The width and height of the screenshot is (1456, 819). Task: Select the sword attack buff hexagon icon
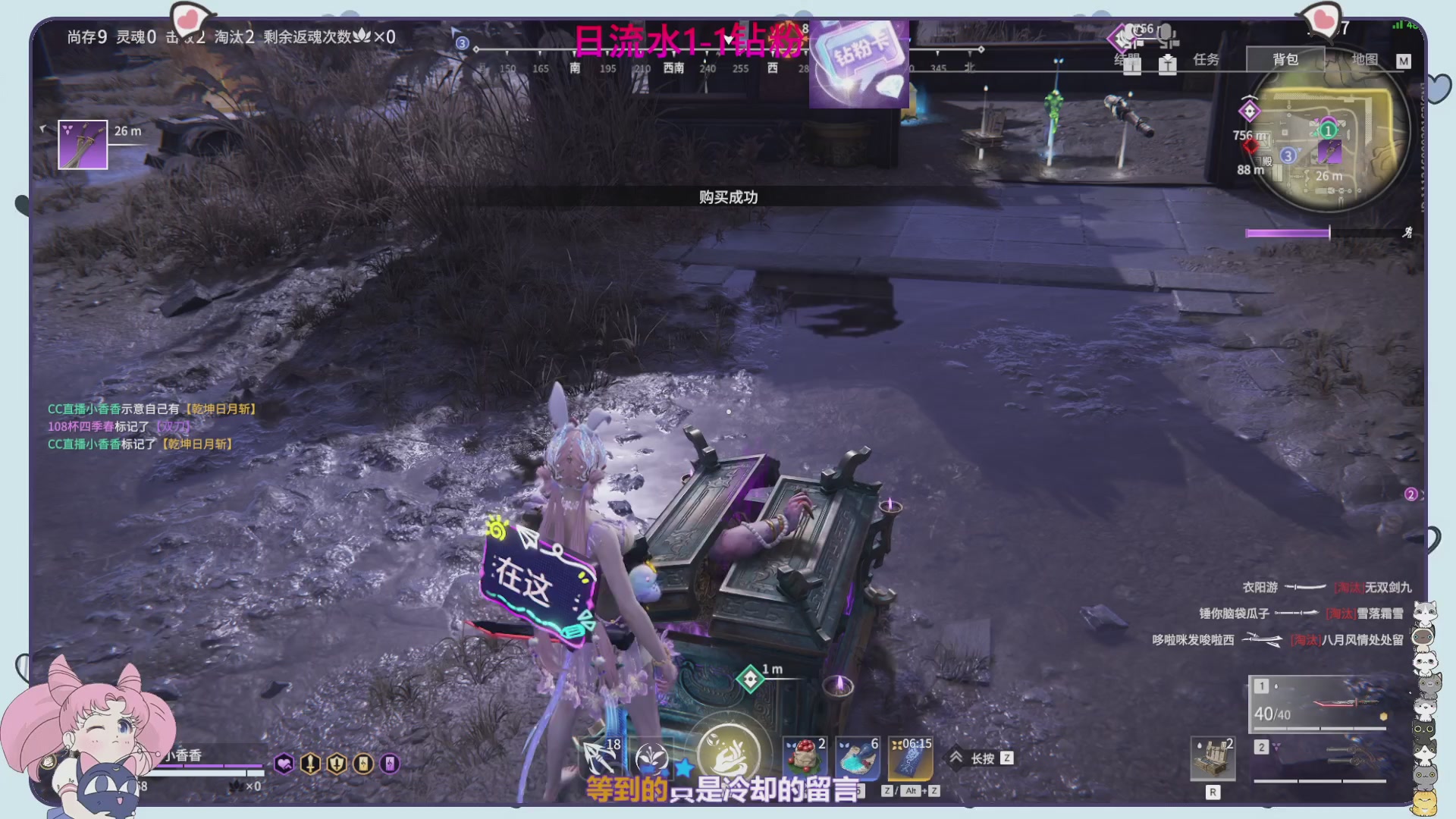pyautogui.click(x=309, y=764)
